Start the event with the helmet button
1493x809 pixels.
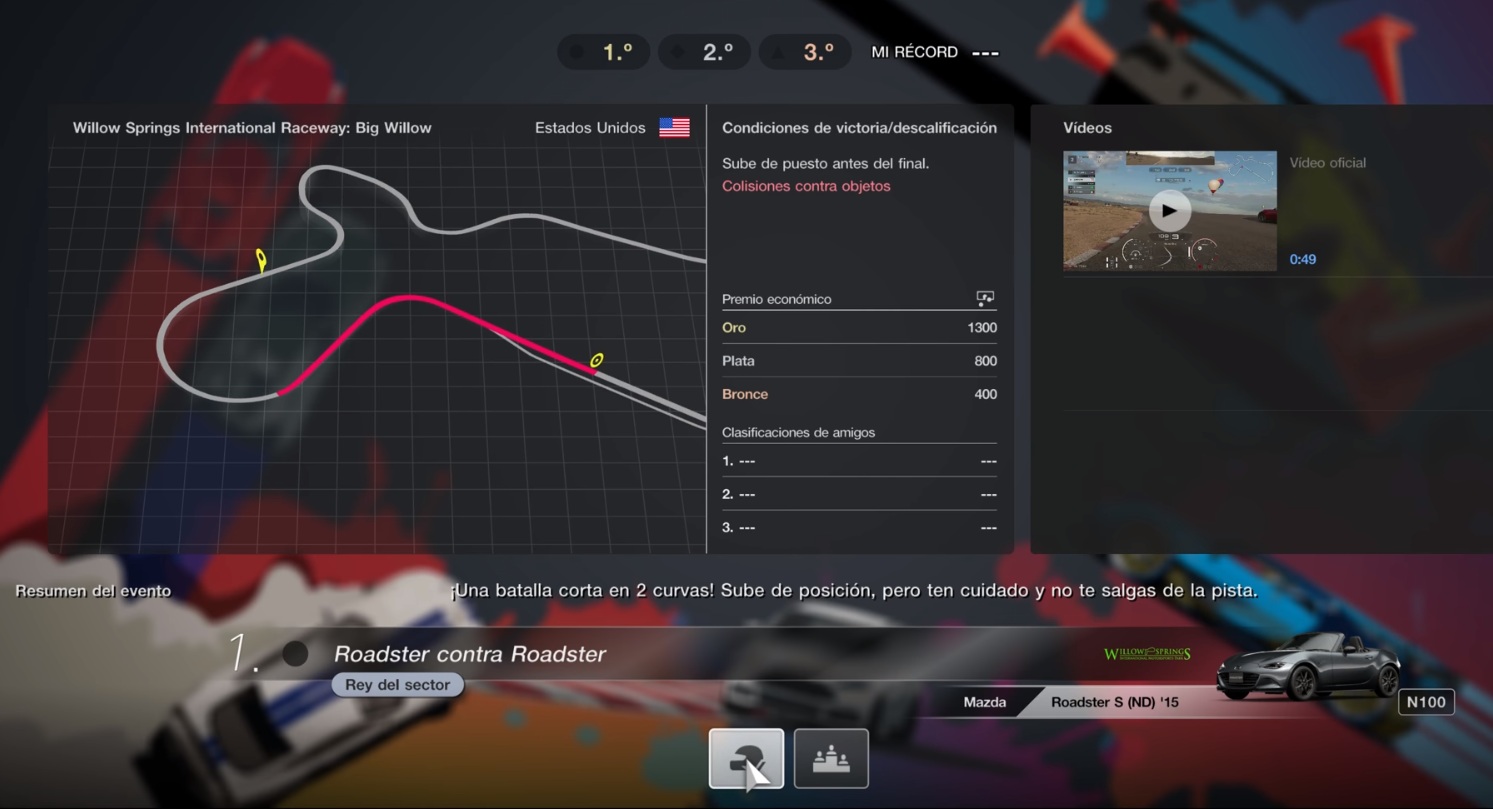[746, 758]
